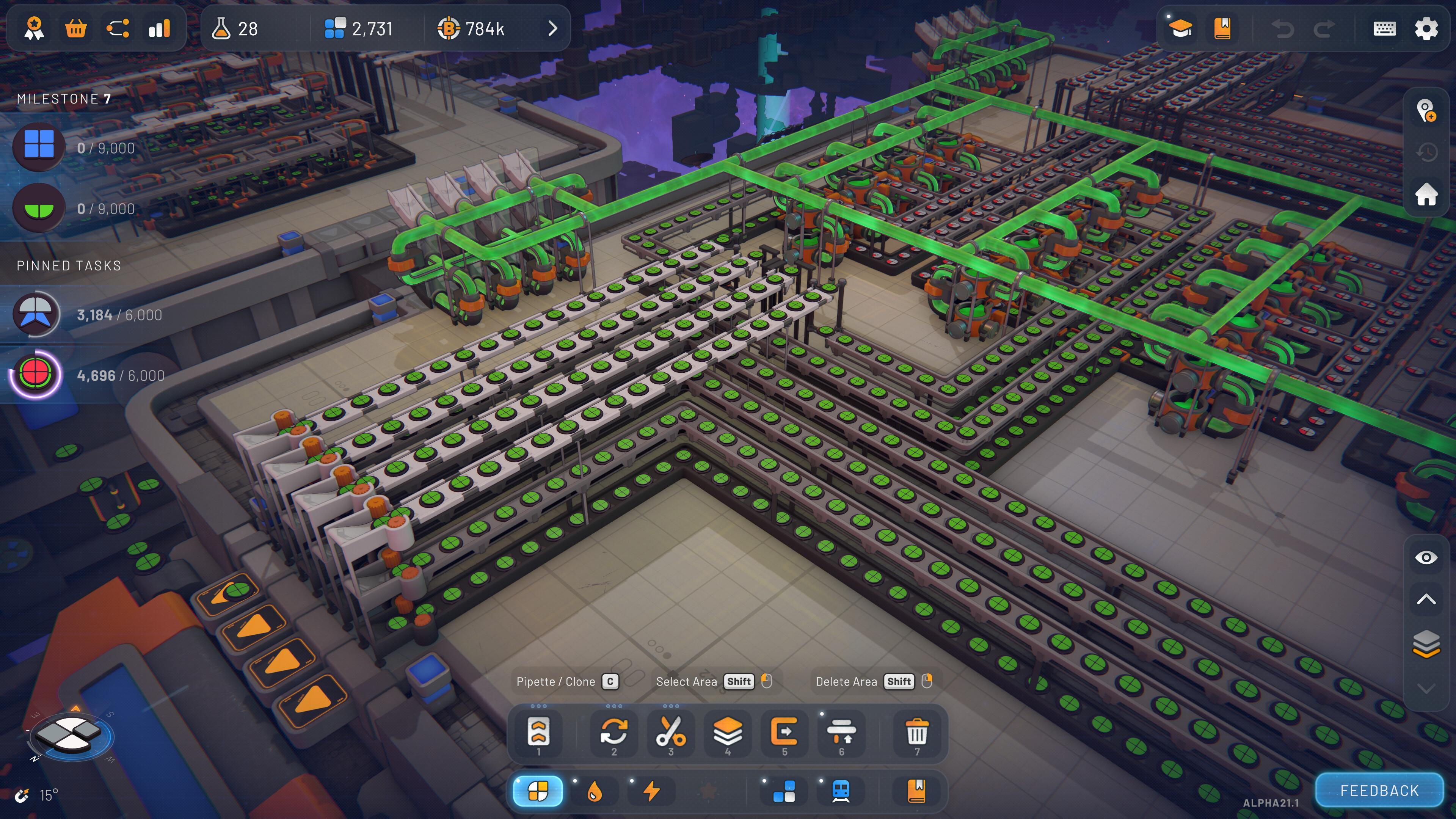Select the trash tool in slot 7
1456x819 pixels.
[x=917, y=733]
